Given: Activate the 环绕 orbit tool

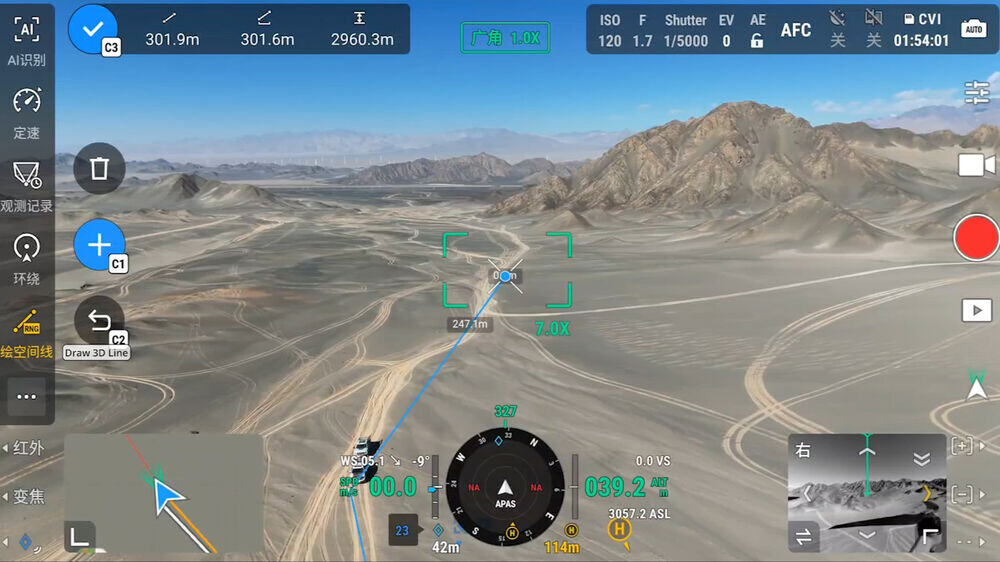Looking at the screenshot, I should [x=27, y=259].
